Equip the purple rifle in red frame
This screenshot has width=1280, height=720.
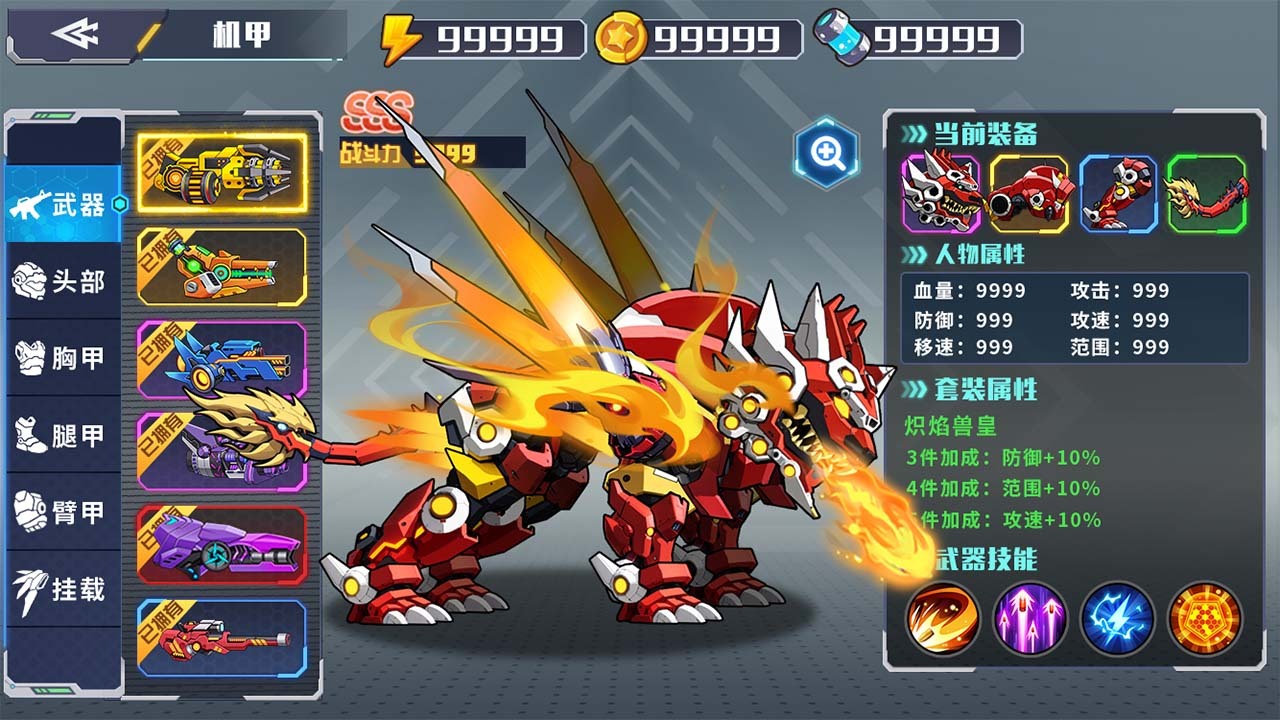[x=222, y=545]
